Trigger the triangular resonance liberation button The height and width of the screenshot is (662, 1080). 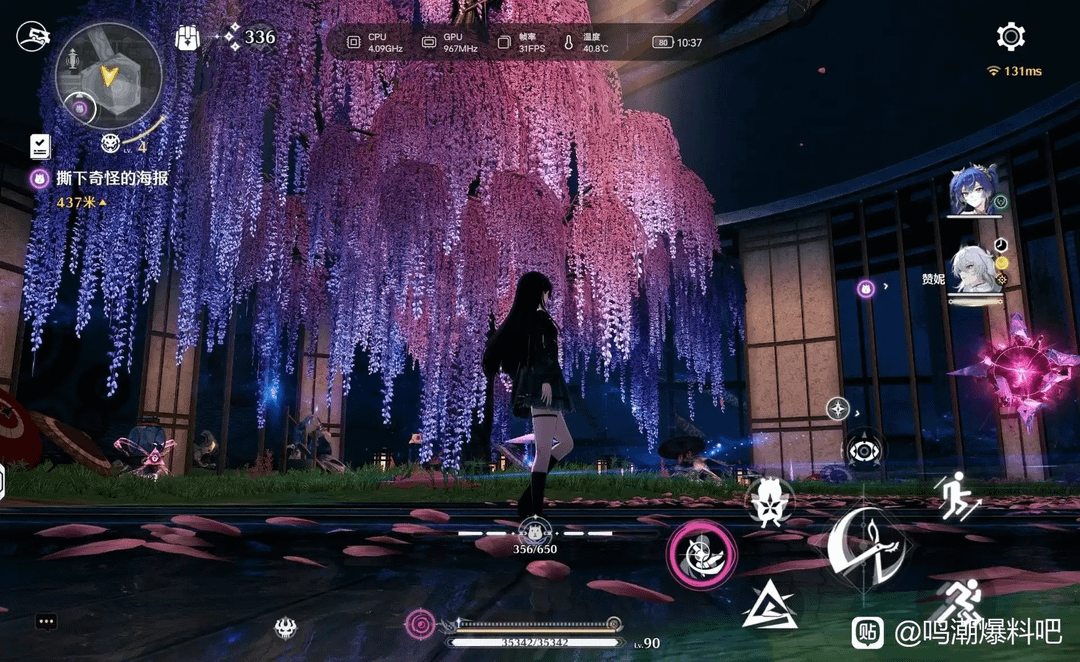770,606
